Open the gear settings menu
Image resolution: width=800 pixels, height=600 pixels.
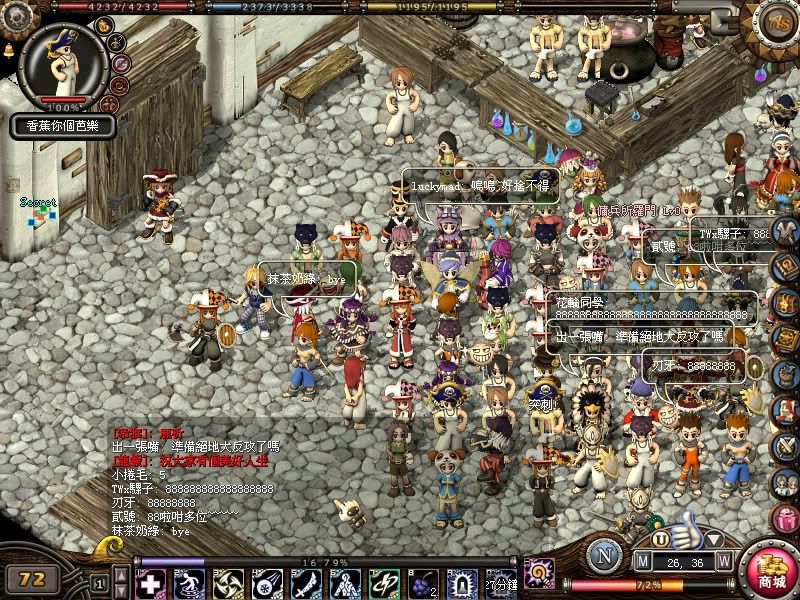click(14, 16)
